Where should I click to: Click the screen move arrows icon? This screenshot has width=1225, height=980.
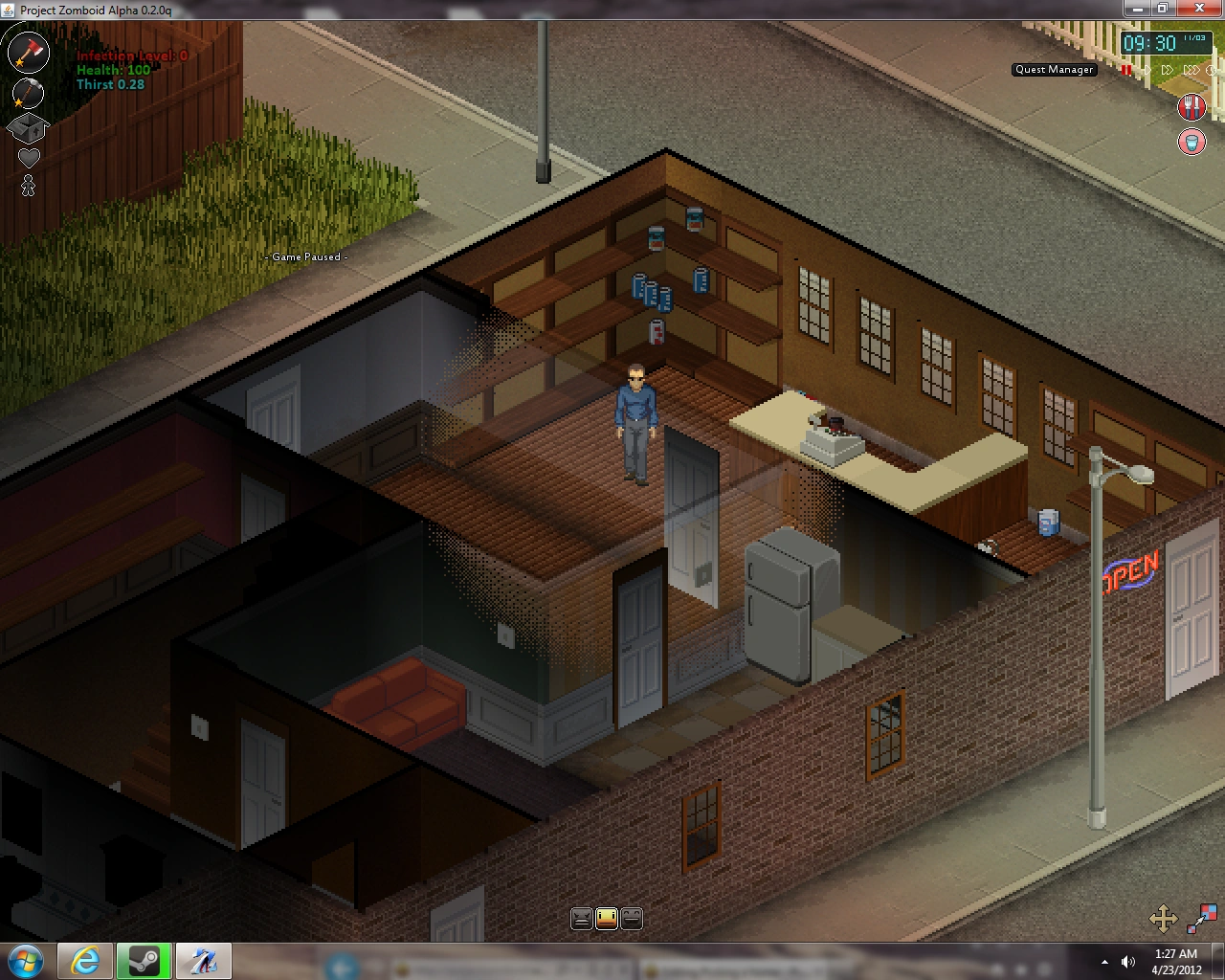[x=1166, y=918]
